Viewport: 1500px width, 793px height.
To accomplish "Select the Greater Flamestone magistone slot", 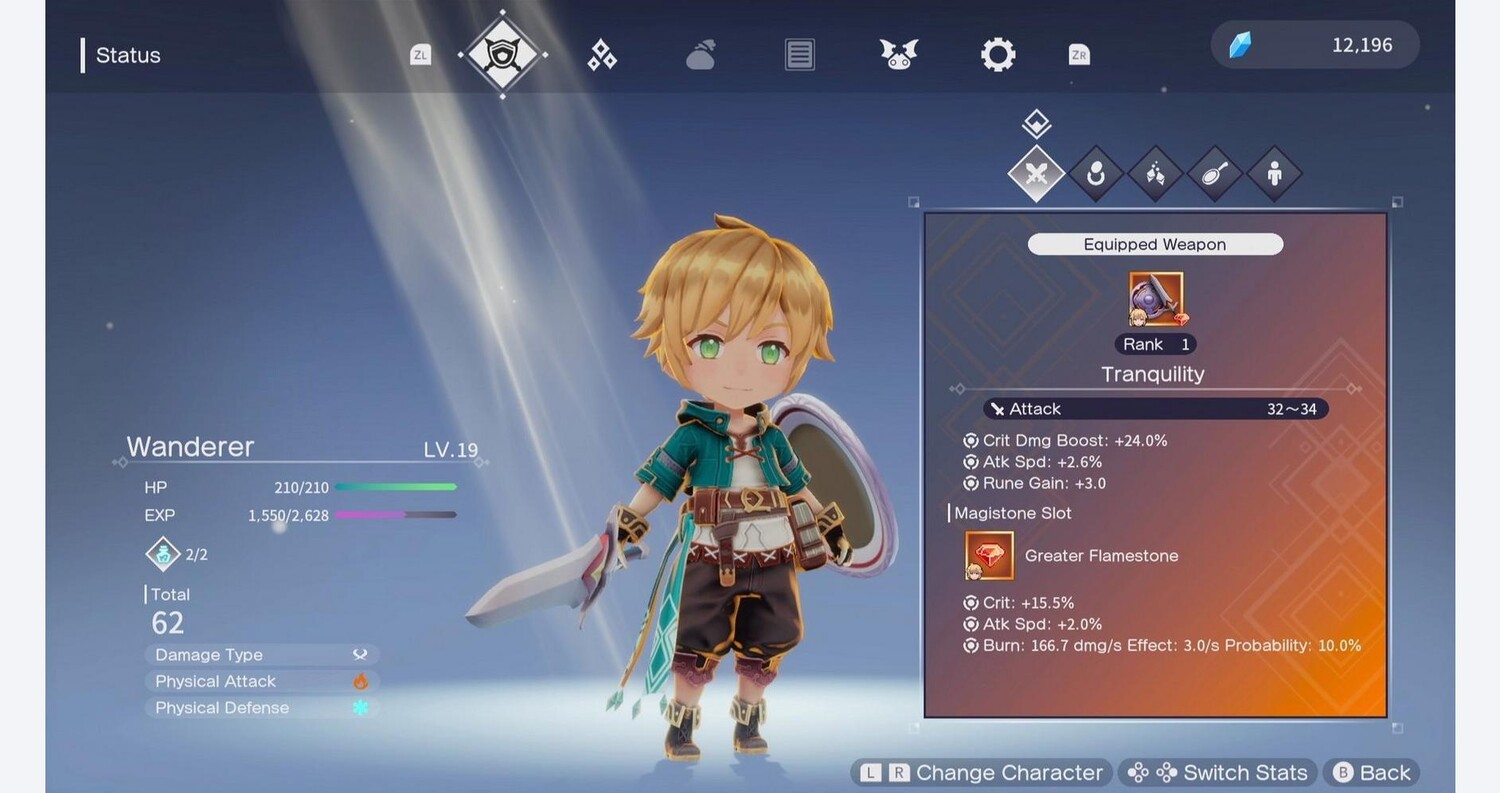I will pyautogui.click(x=989, y=556).
